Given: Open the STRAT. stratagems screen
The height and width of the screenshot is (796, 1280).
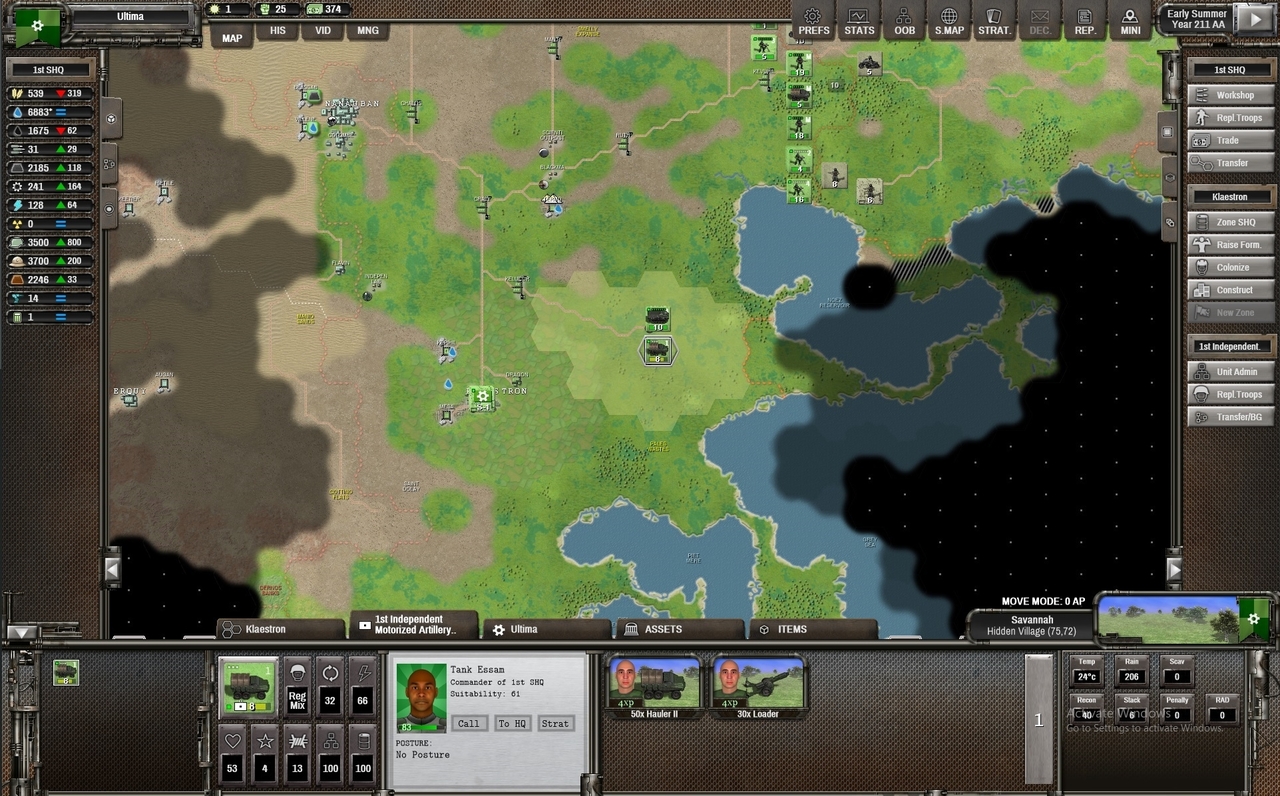Looking at the screenshot, I should [x=995, y=20].
